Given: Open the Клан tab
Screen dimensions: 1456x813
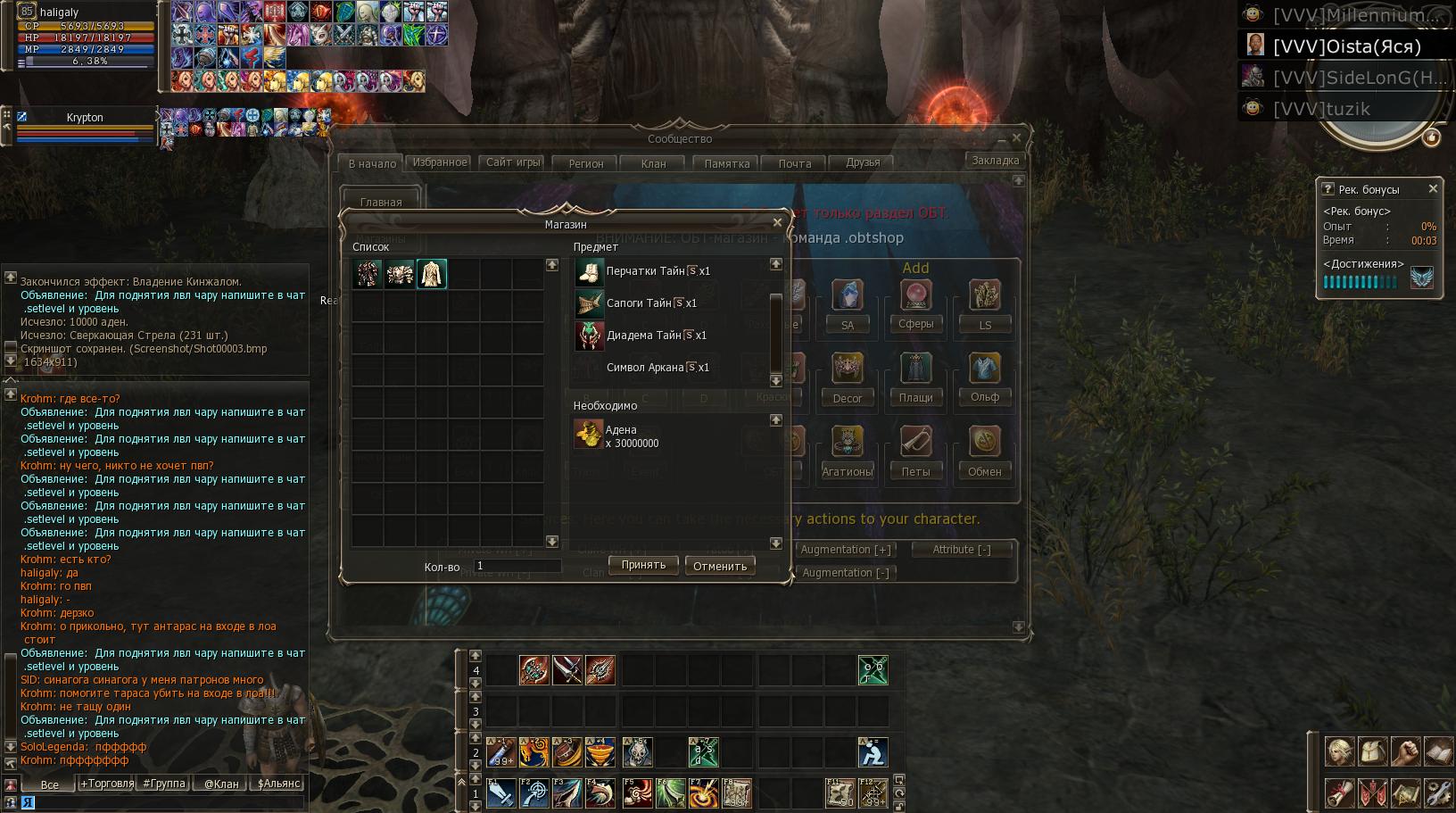Looking at the screenshot, I should 653,163.
